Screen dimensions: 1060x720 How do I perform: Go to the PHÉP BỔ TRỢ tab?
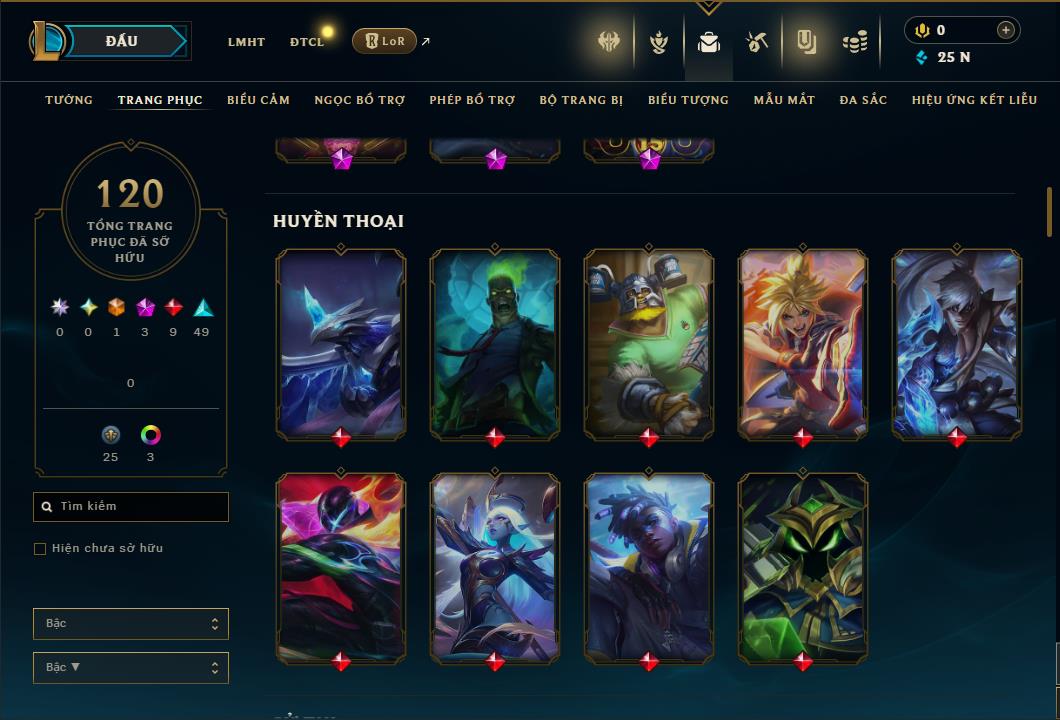[x=472, y=100]
